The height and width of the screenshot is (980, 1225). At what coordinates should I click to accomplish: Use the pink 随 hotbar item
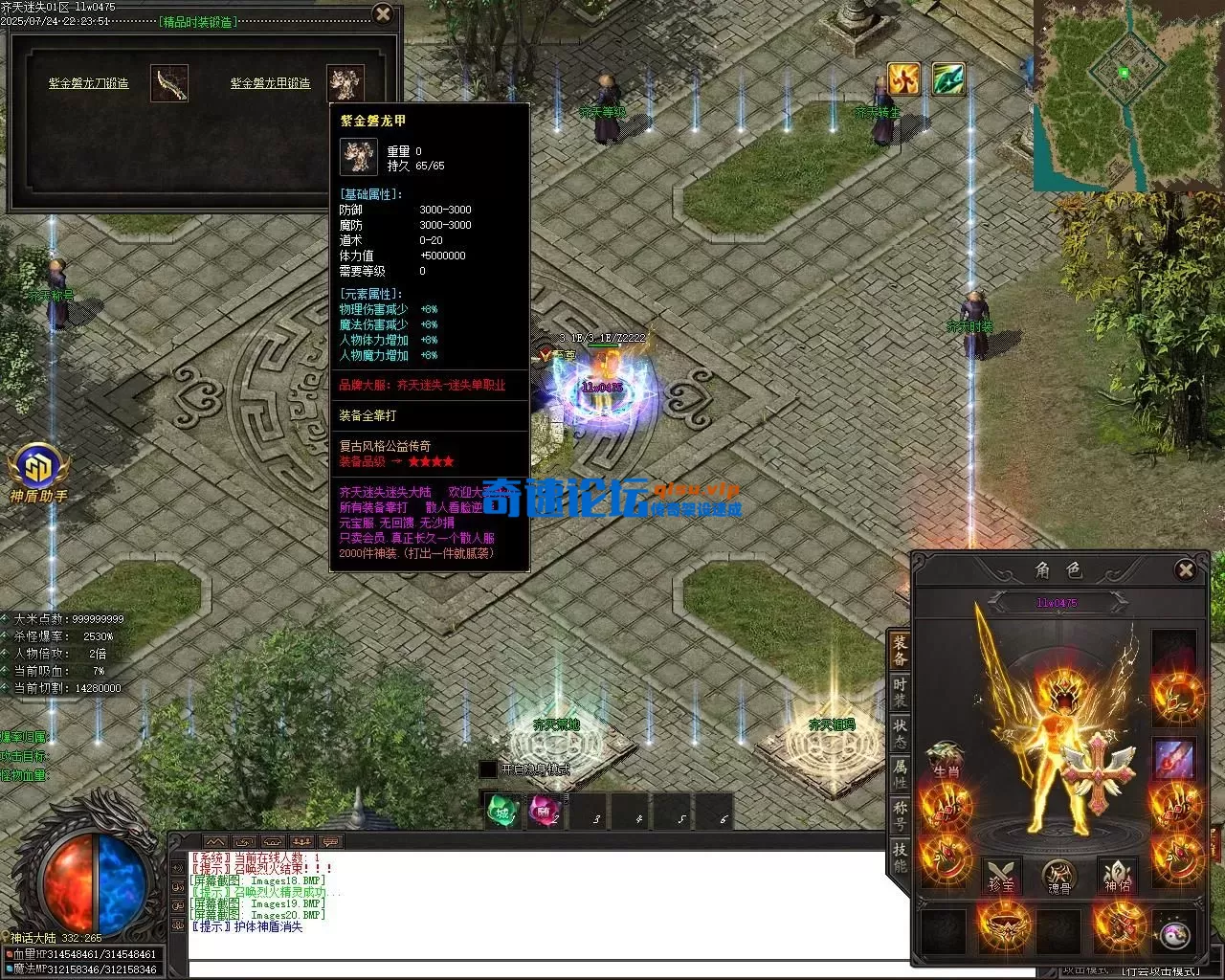[x=545, y=812]
